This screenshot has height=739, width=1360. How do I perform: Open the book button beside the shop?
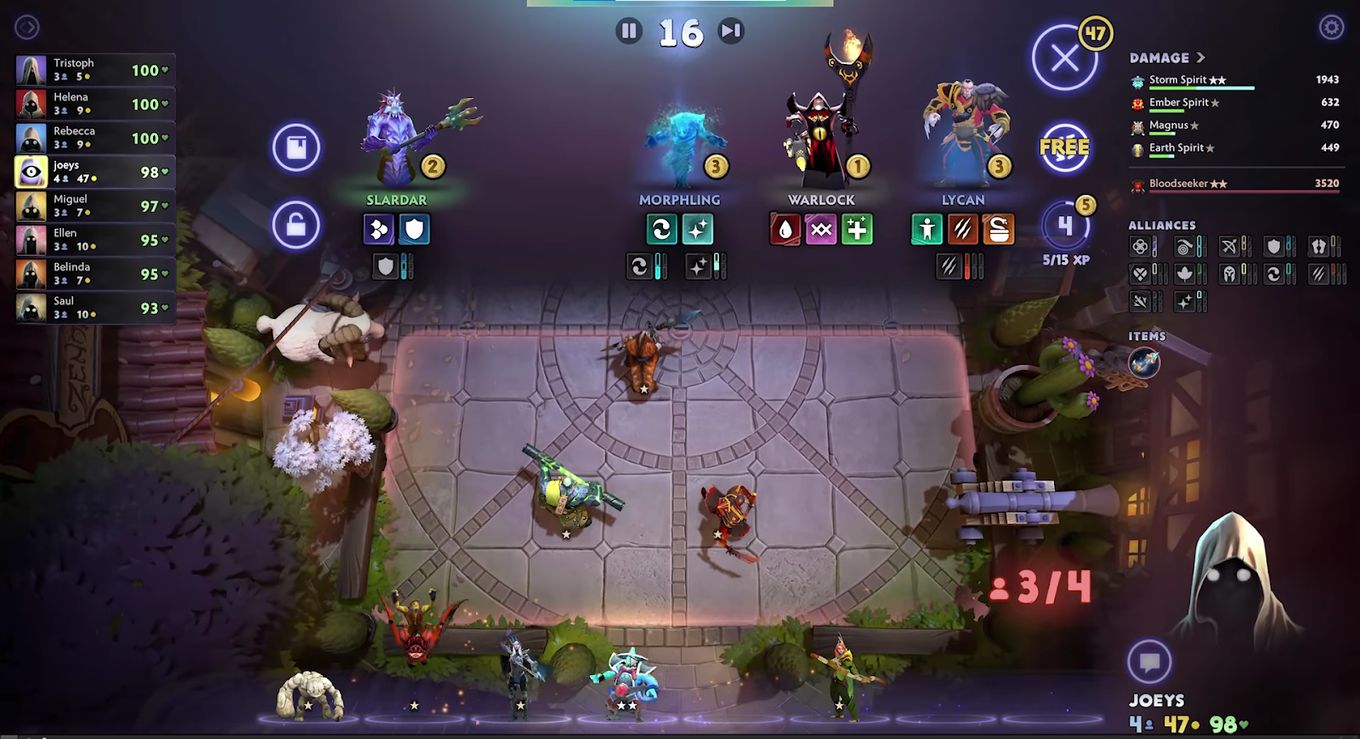pyautogui.click(x=296, y=148)
